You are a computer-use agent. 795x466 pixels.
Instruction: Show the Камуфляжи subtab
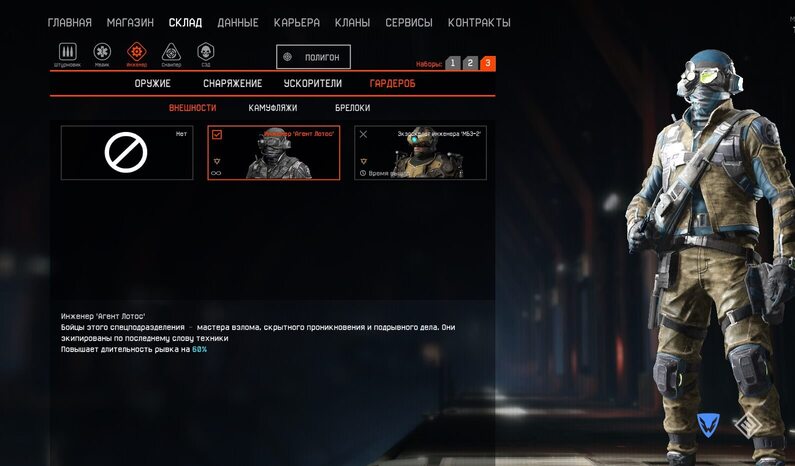[272, 108]
